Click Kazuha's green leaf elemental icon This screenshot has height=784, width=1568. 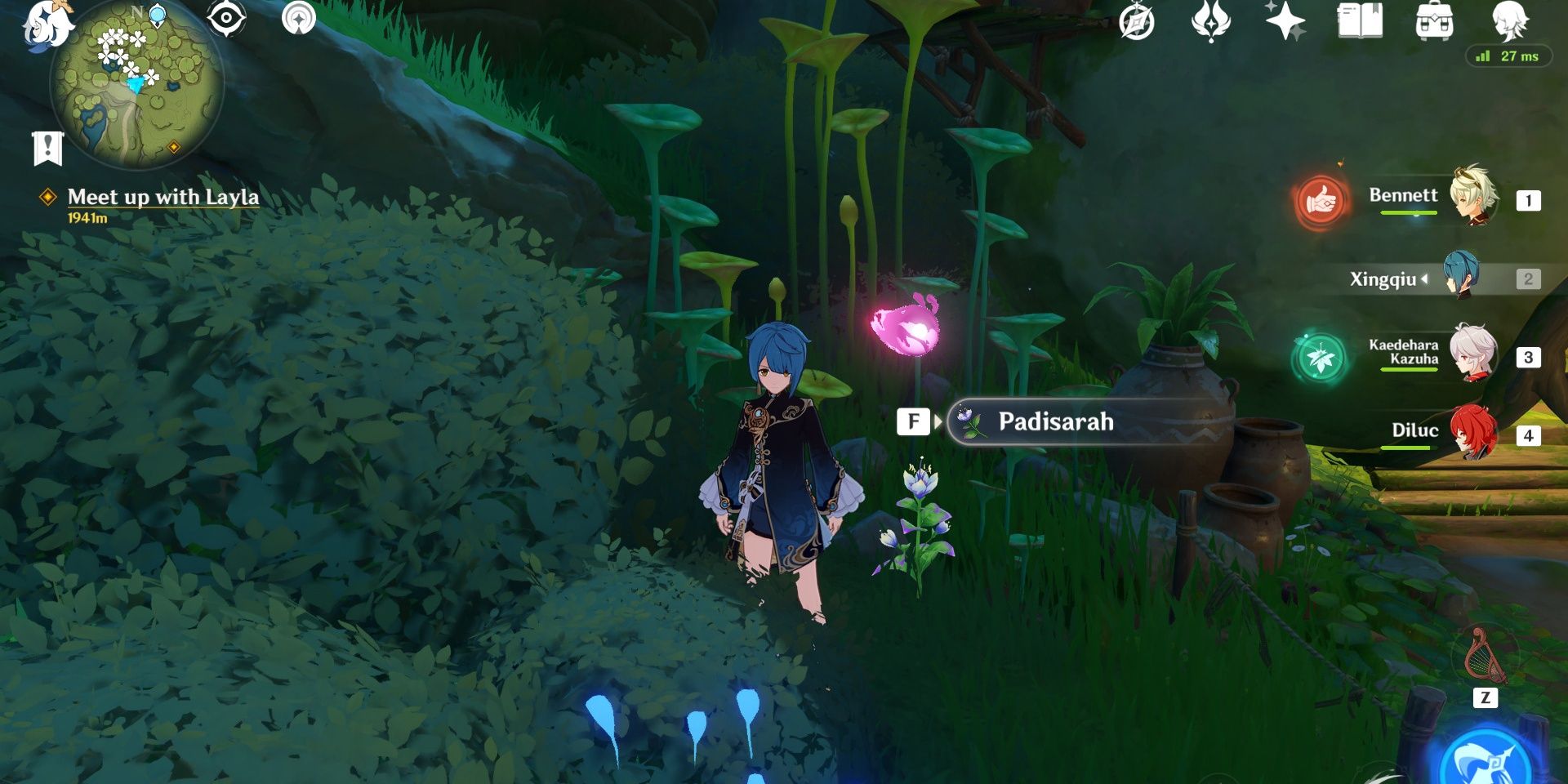(x=1323, y=357)
